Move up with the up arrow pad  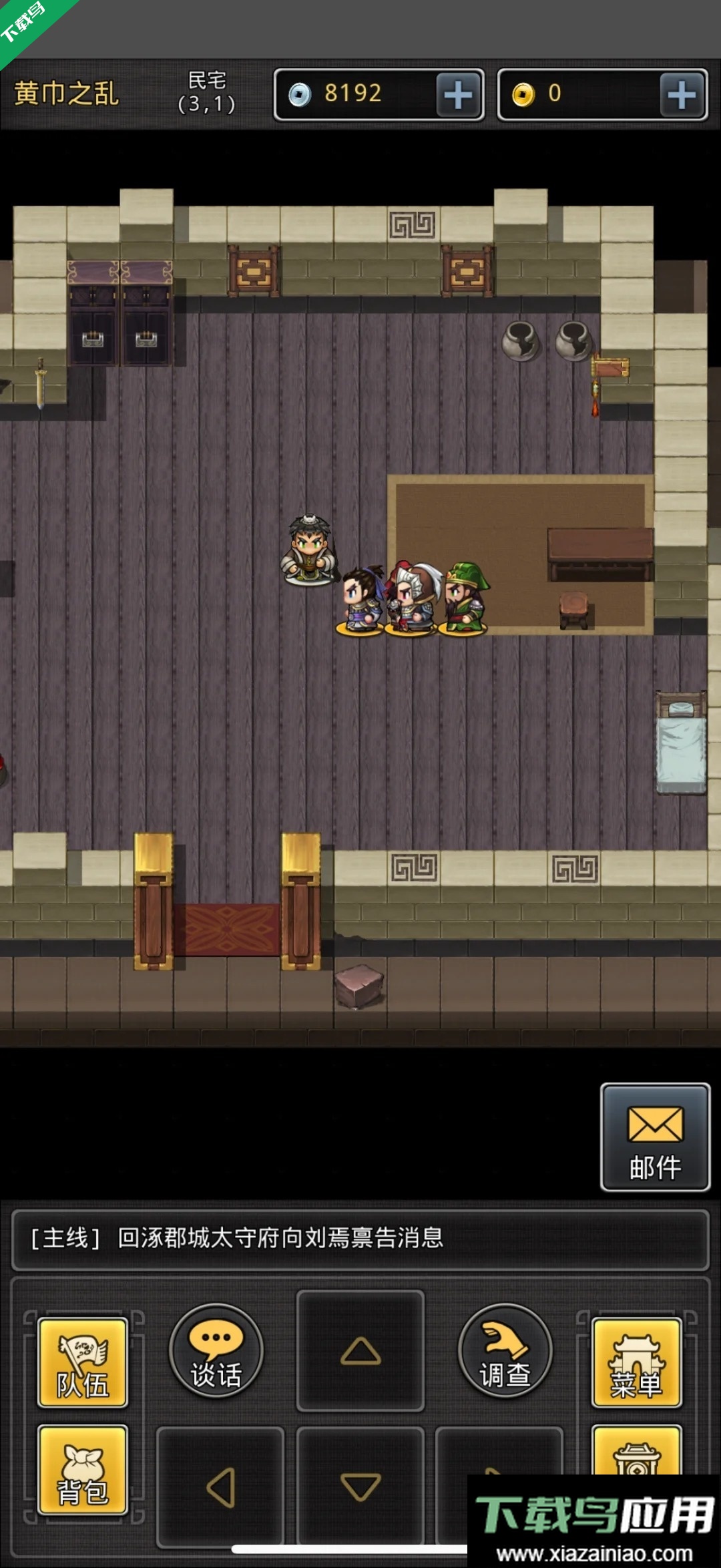[360, 1351]
